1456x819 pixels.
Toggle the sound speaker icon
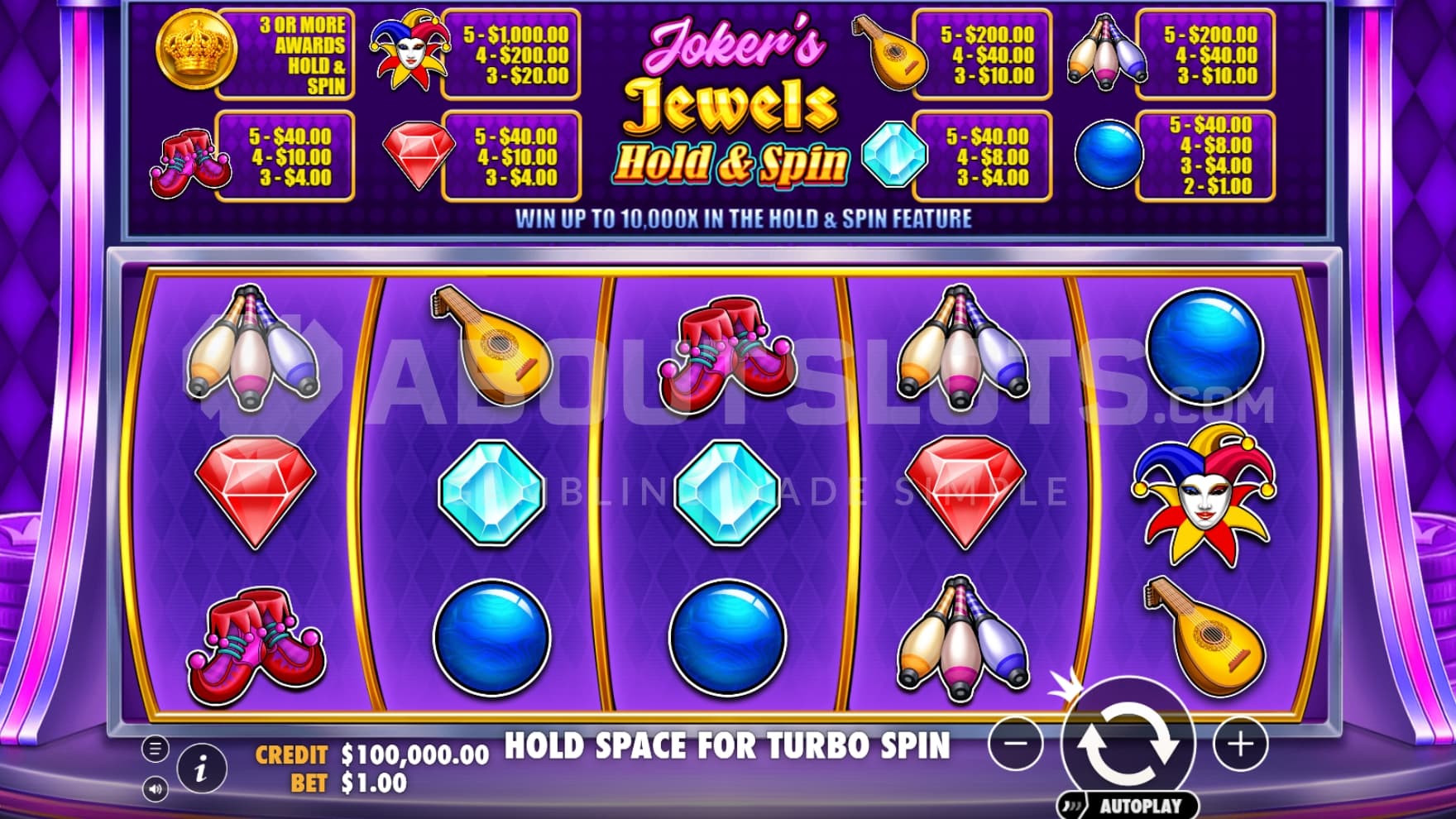click(x=155, y=789)
